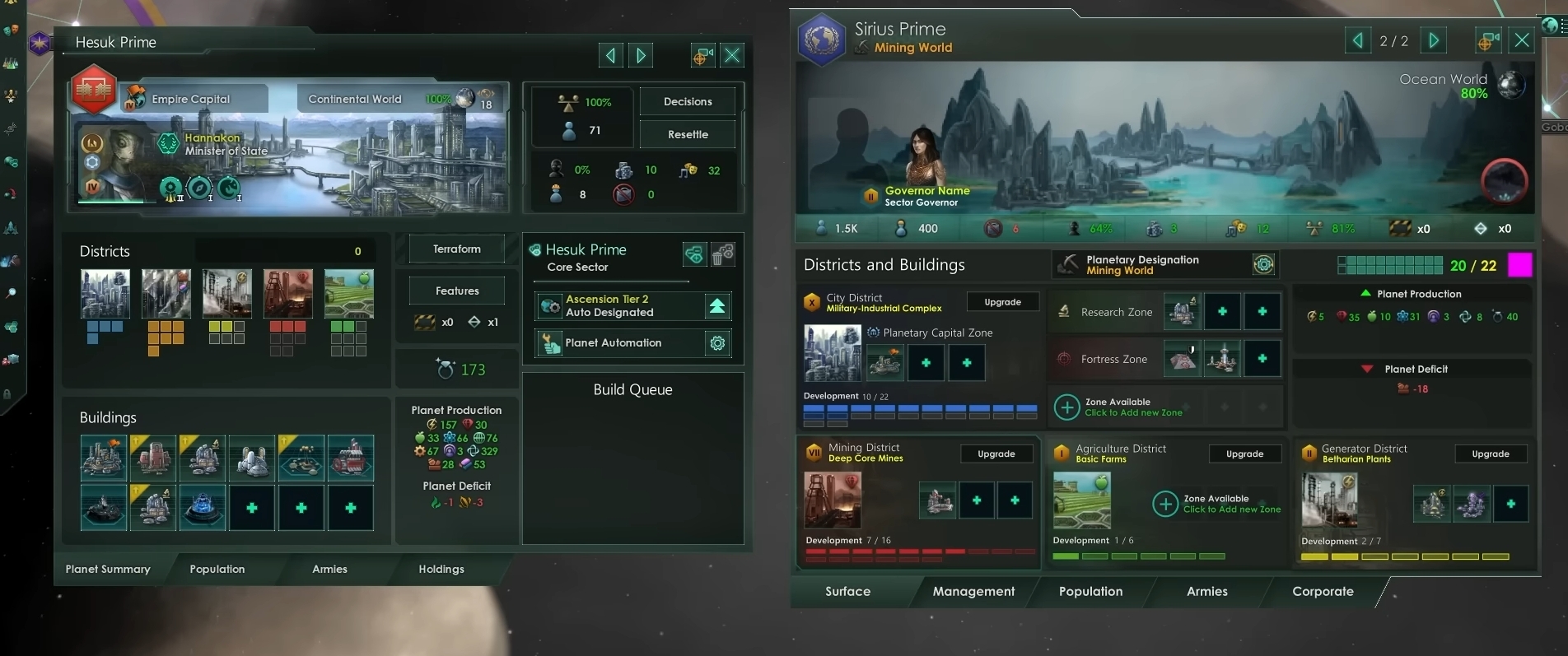This screenshot has height=656, width=1568.
Task: Open the Terraform option
Action: [457, 249]
